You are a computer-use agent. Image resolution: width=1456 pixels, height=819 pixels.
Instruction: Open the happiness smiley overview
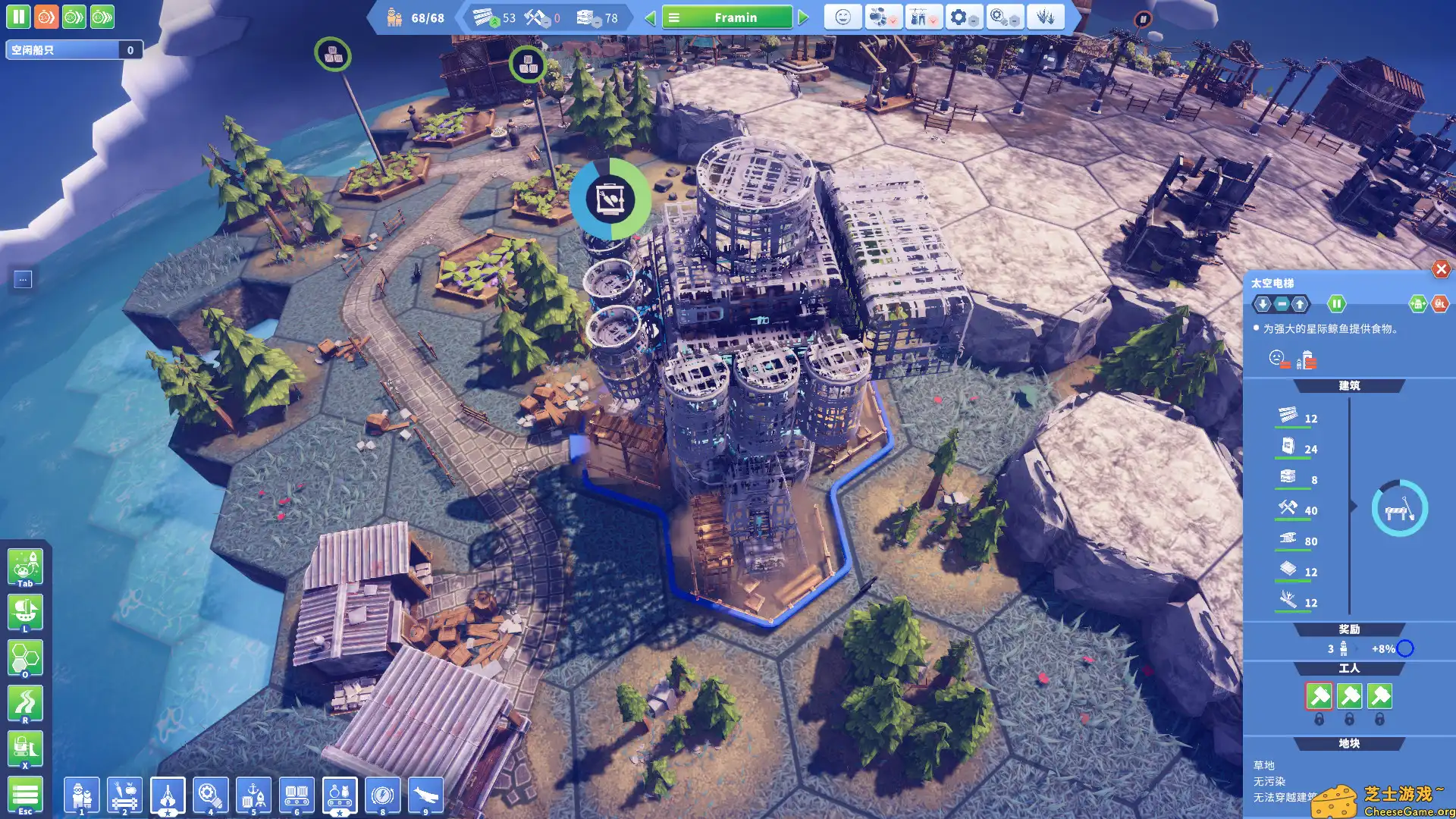click(x=843, y=17)
